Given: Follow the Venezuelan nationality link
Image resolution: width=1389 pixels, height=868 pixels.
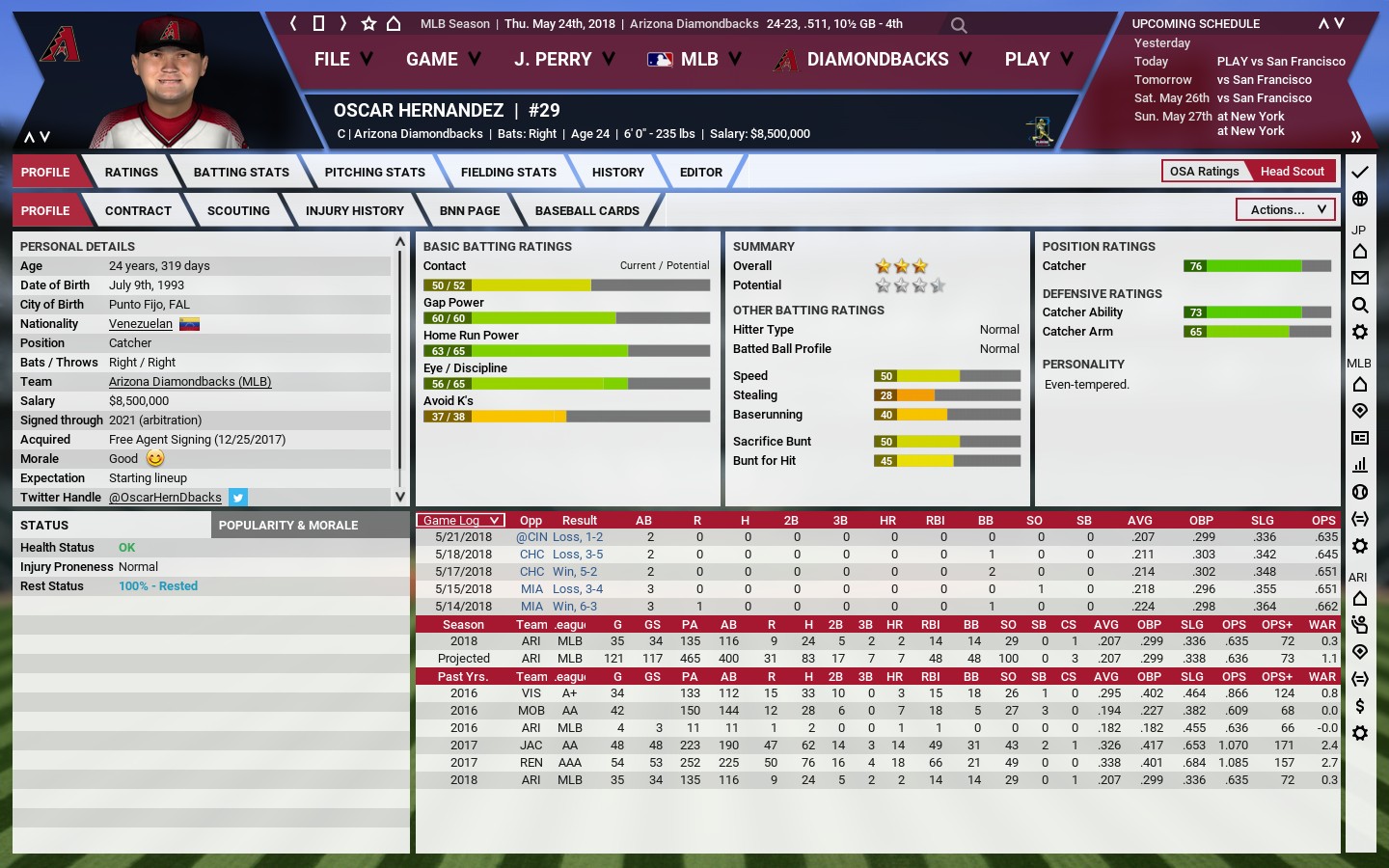Looking at the screenshot, I should pos(141,324).
